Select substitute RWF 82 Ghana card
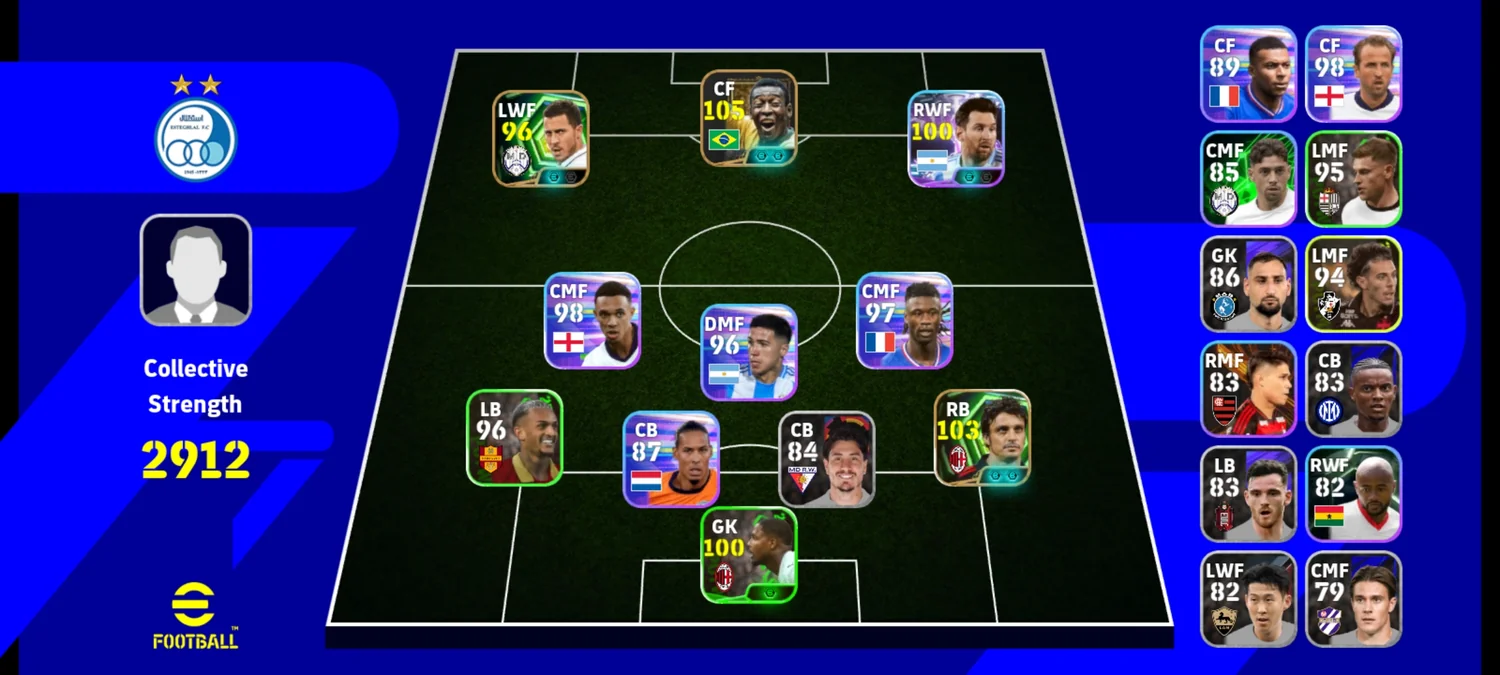1500x675 pixels. coord(1354,494)
